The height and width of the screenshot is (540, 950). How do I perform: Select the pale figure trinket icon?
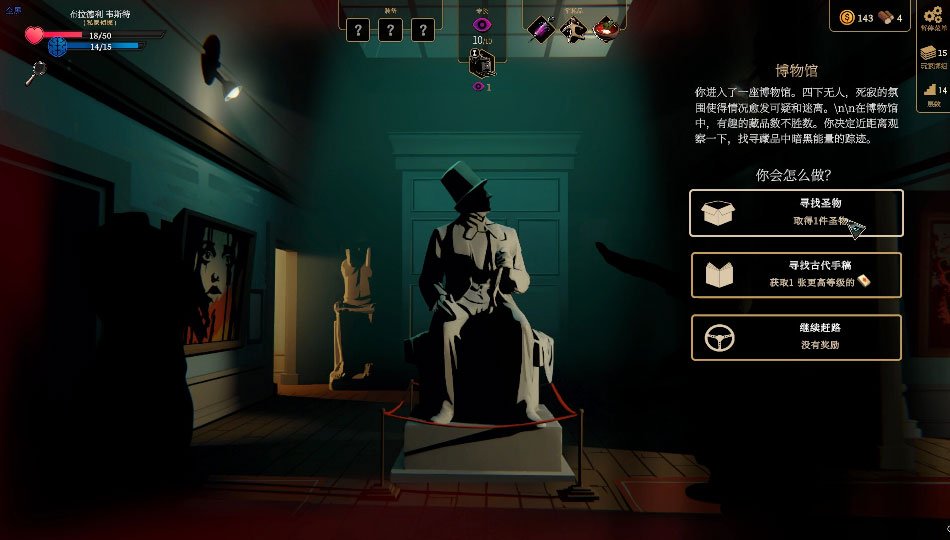click(573, 29)
